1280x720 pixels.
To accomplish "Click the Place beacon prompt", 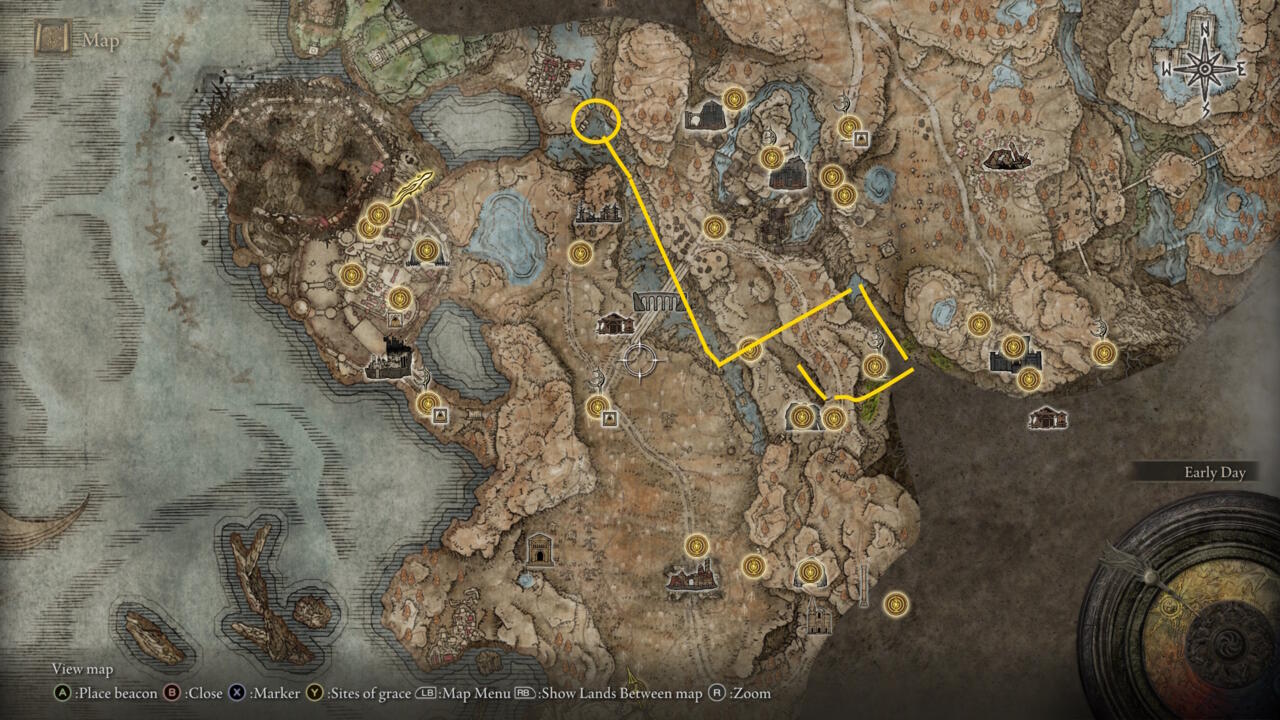I will pyautogui.click(x=109, y=693).
